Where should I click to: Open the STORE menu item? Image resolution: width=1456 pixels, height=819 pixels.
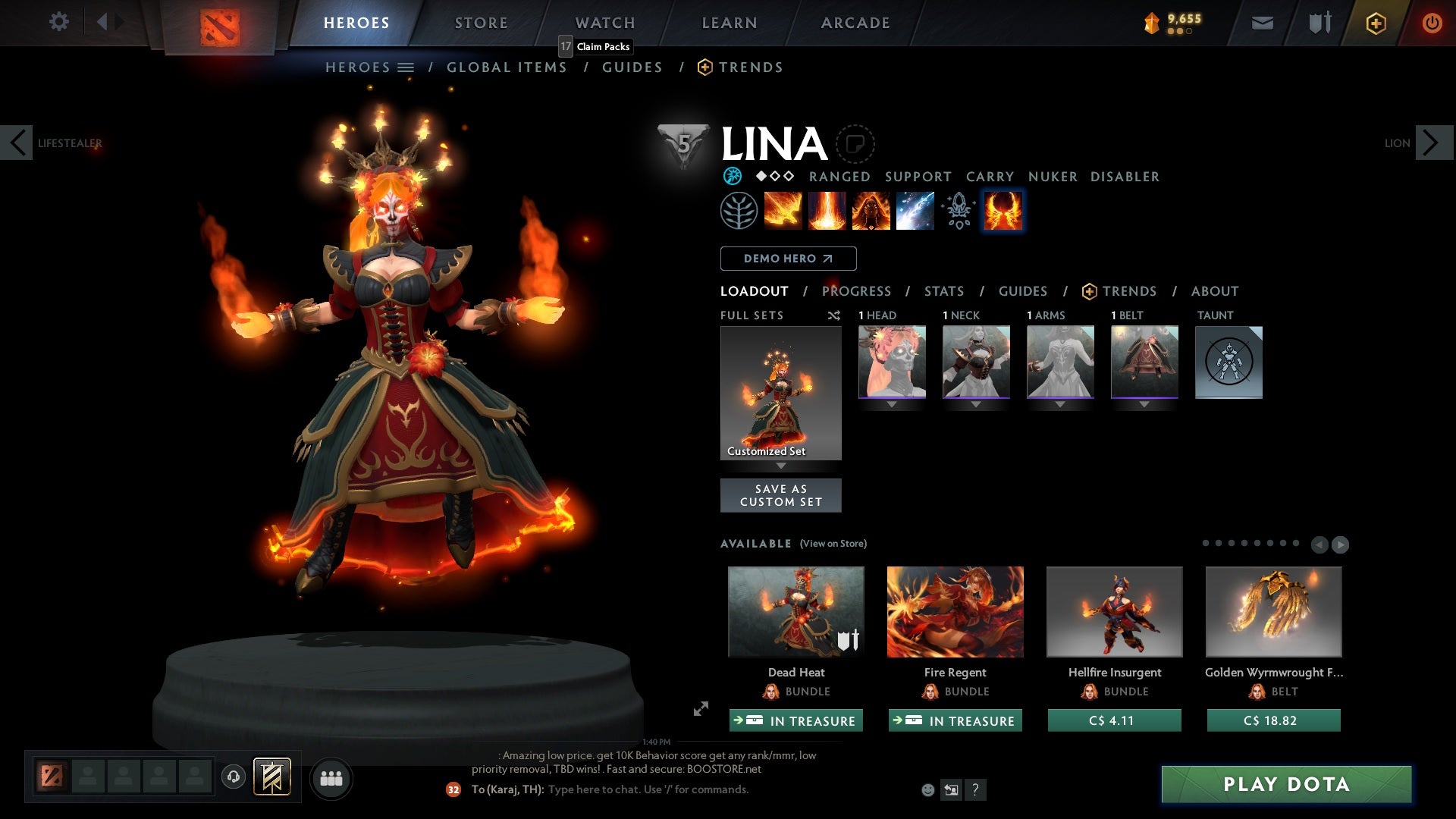[481, 22]
